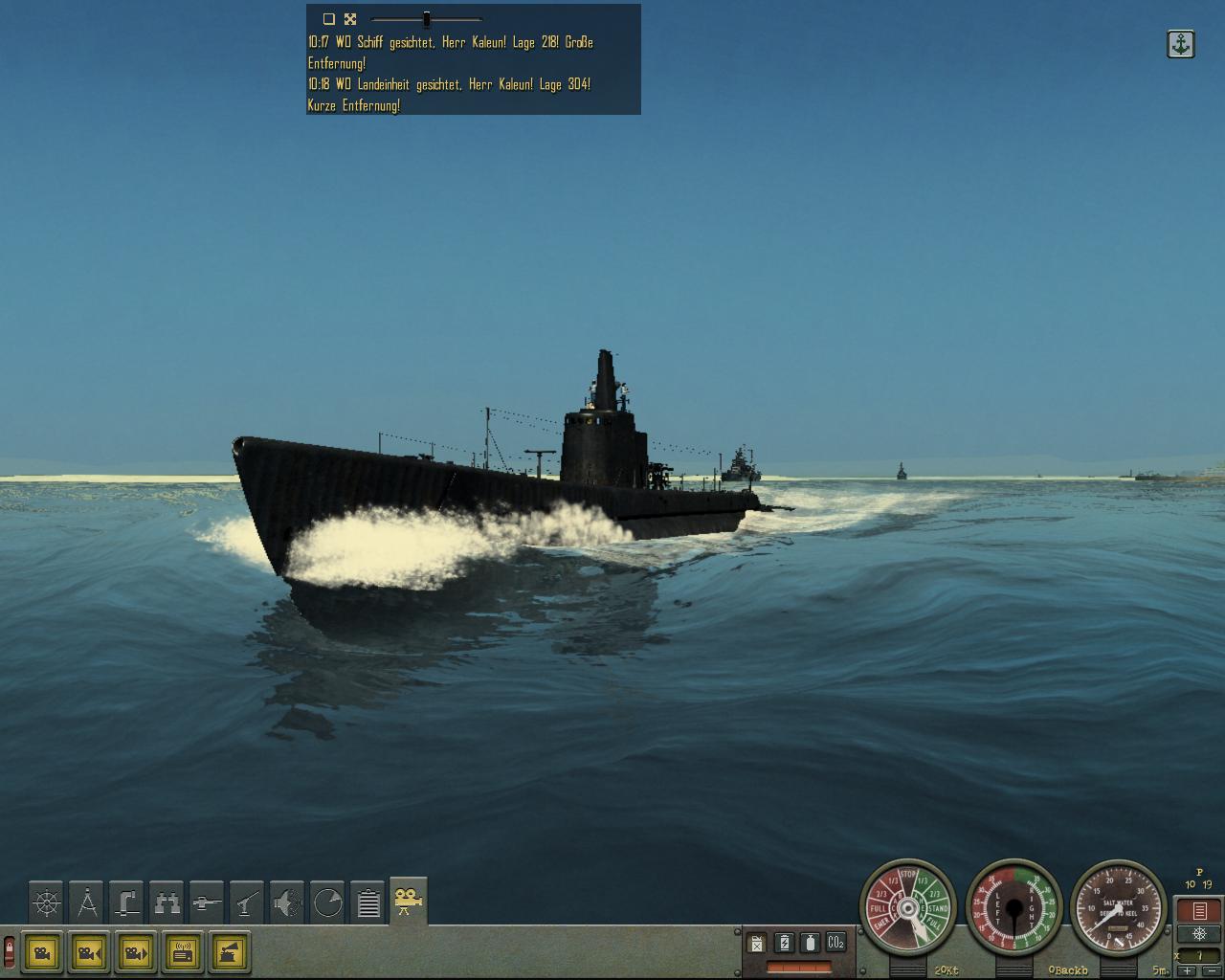Screen dimensions: 1225x980
Task: Choose the torpedo weapons tab
Action: click(x=207, y=902)
